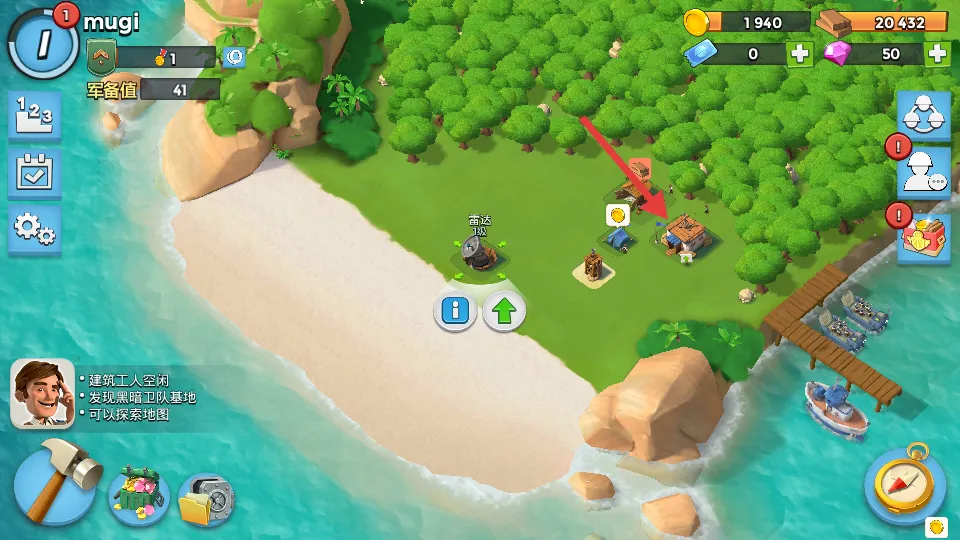Open the build menu hammer button
The width and height of the screenshot is (960, 540).
pos(55,483)
